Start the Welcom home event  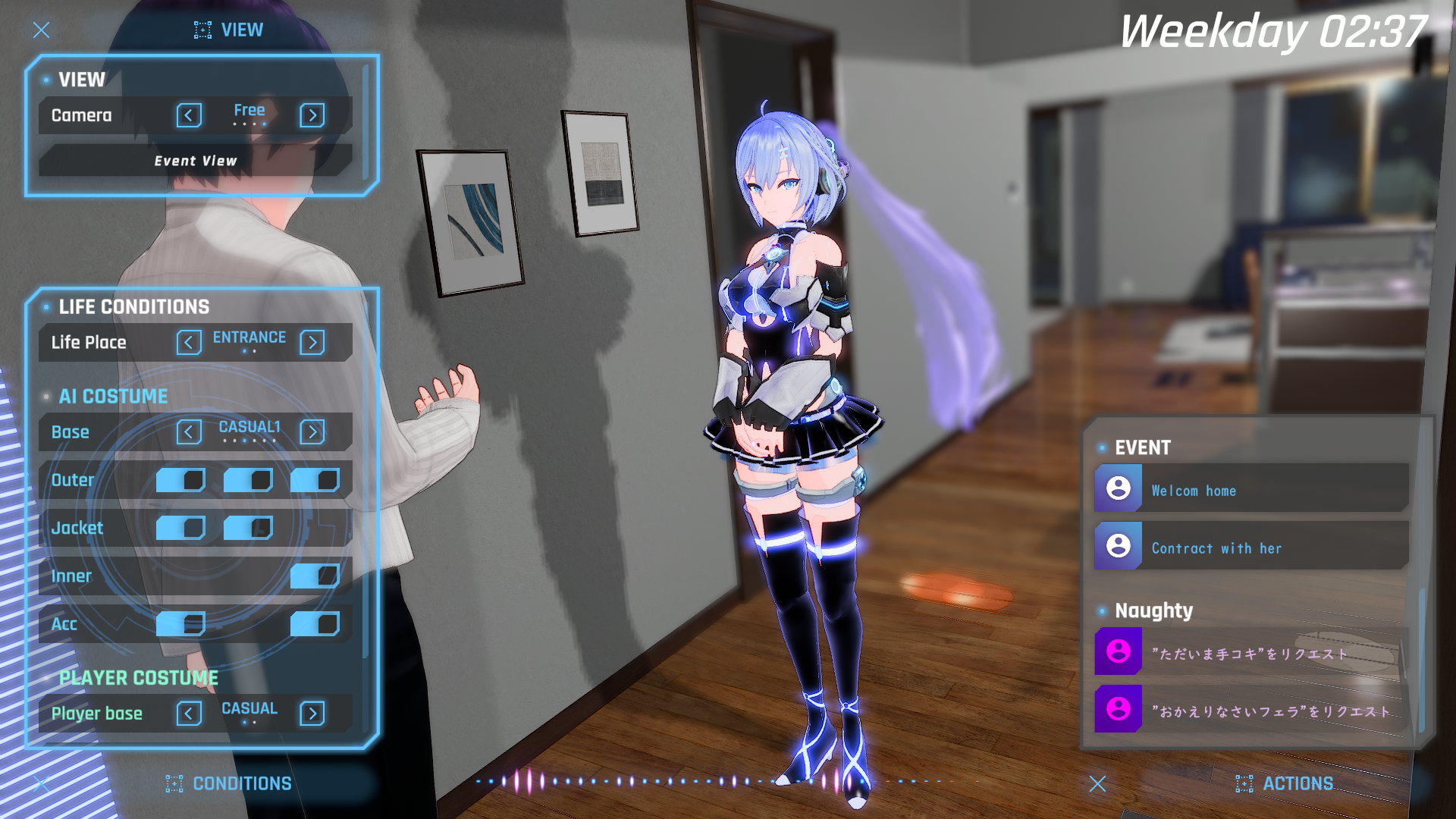click(x=1251, y=490)
